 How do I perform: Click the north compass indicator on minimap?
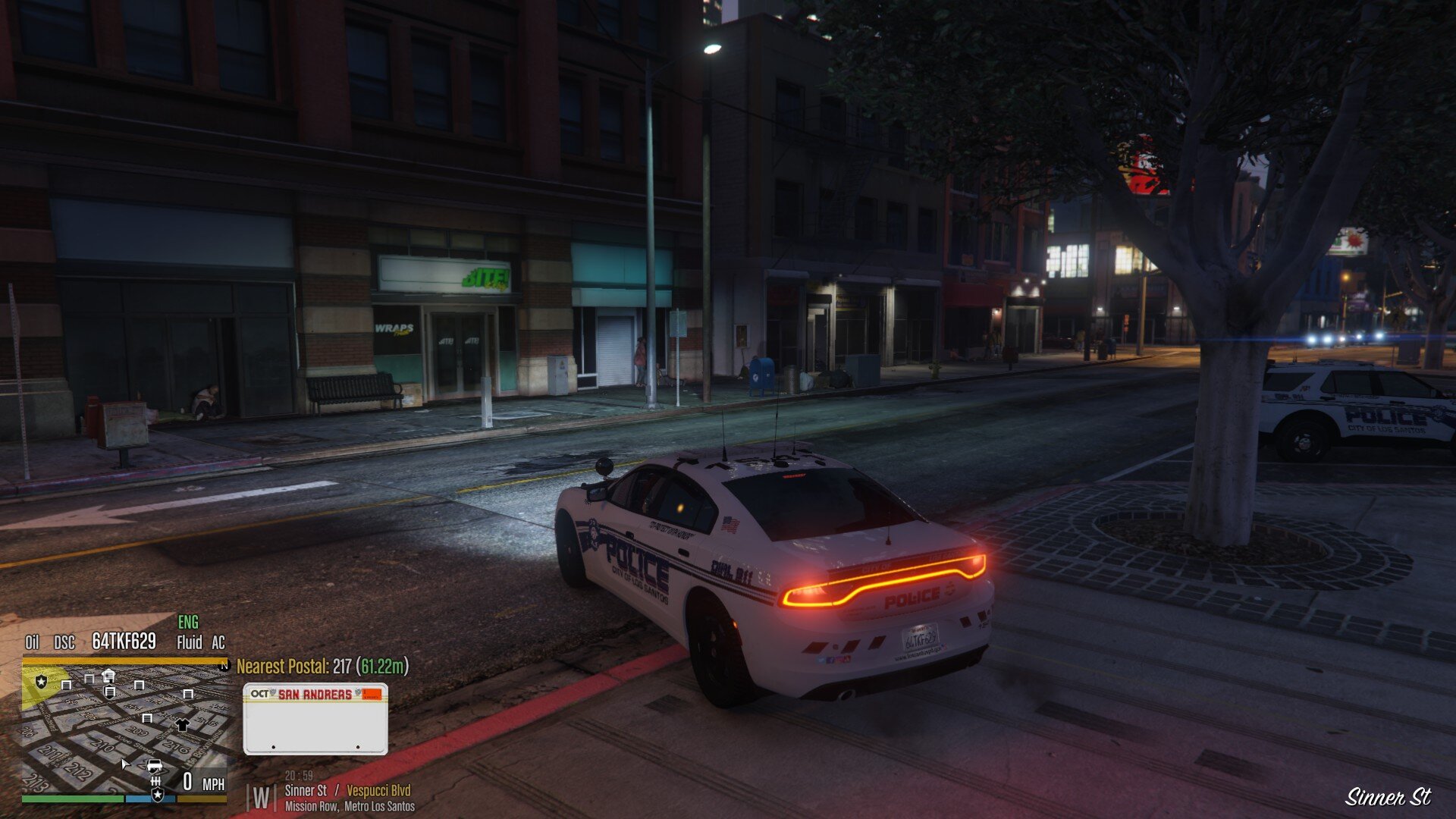[224, 666]
